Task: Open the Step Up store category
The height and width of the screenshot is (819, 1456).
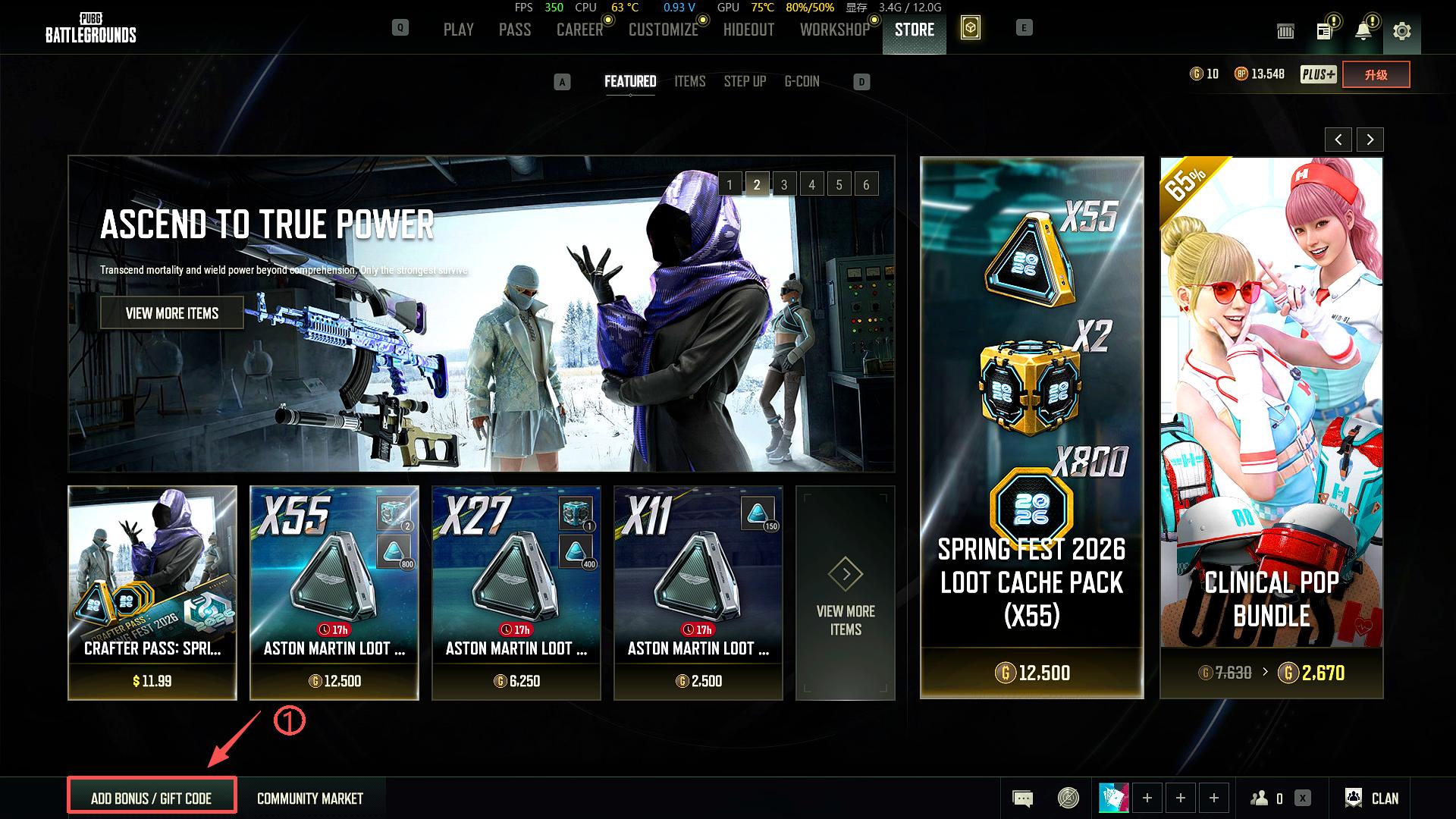Action: click(x=745, y=81)
